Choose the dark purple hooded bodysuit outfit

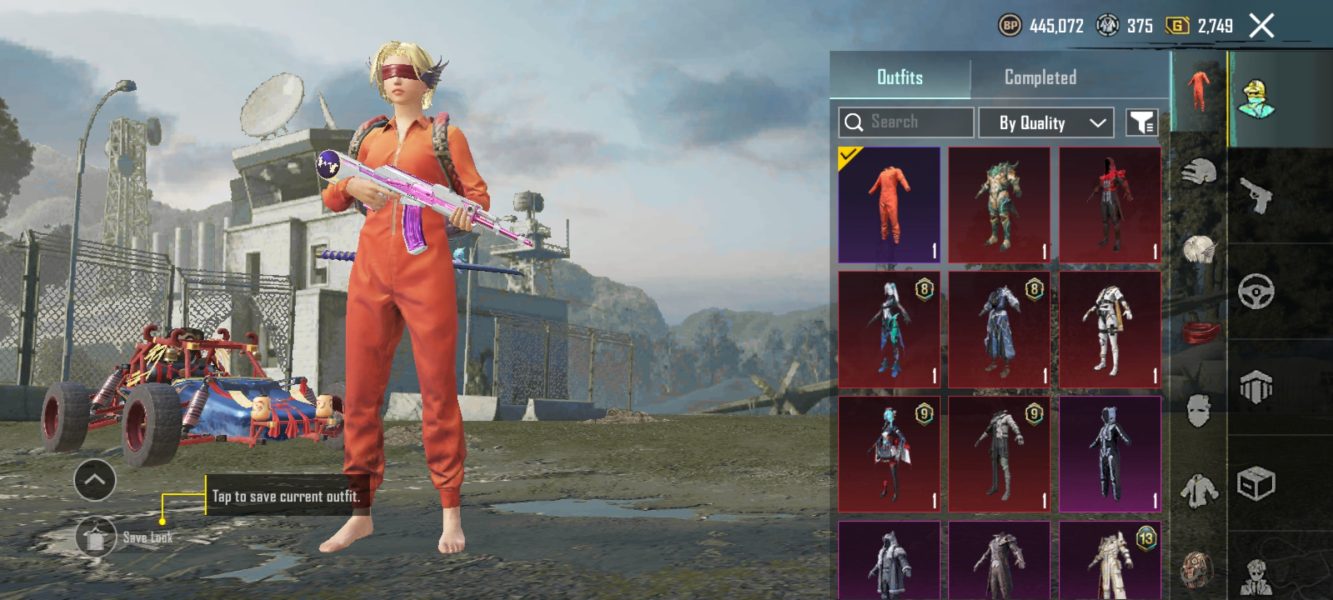(x=1110, y=454)
